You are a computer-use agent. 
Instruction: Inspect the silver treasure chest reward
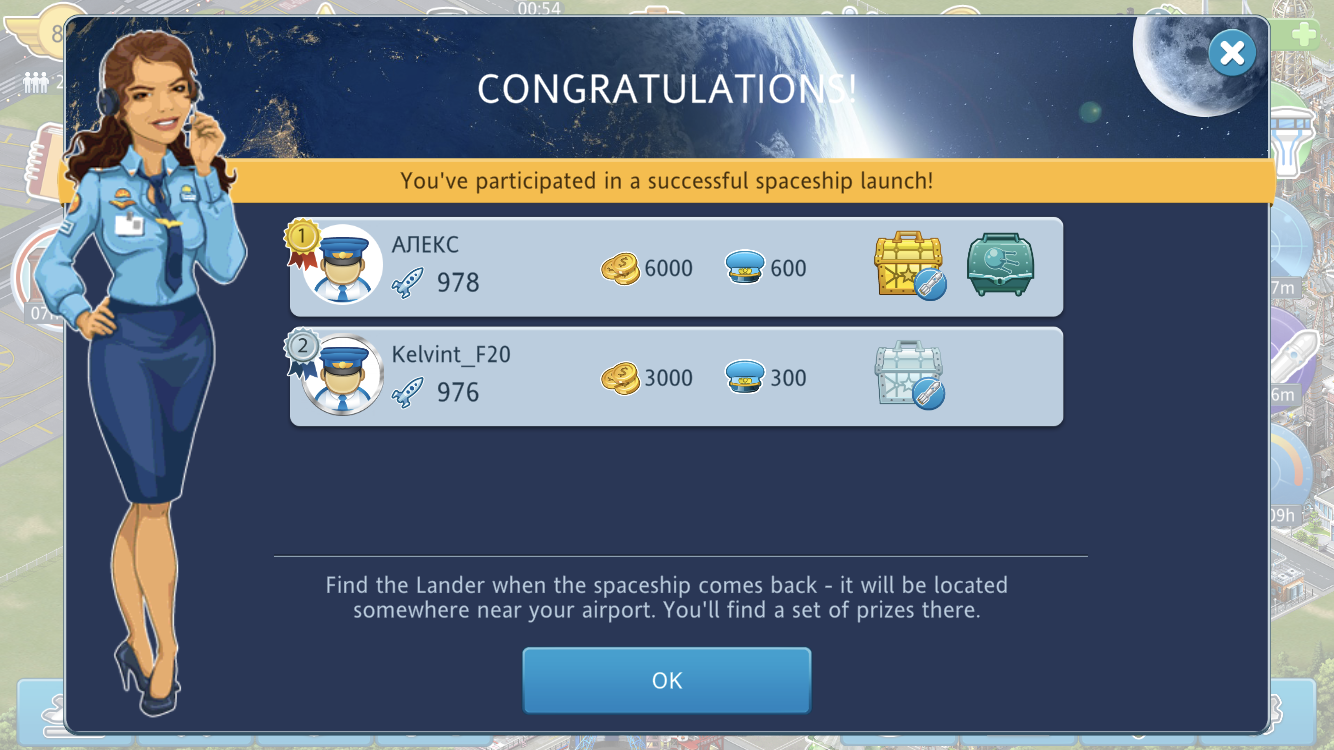tap(908, 375)
